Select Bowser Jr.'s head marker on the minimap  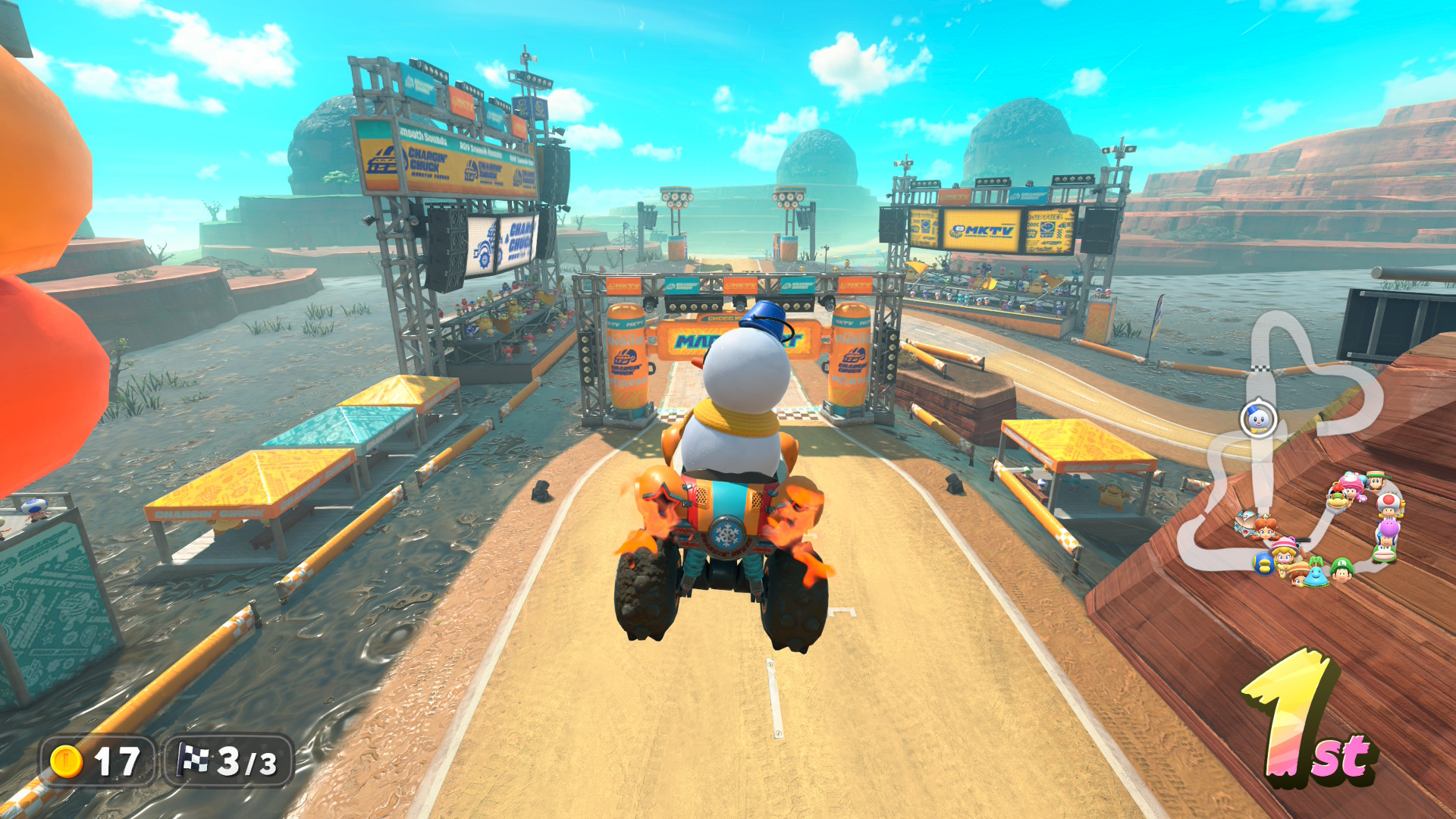1335,499
